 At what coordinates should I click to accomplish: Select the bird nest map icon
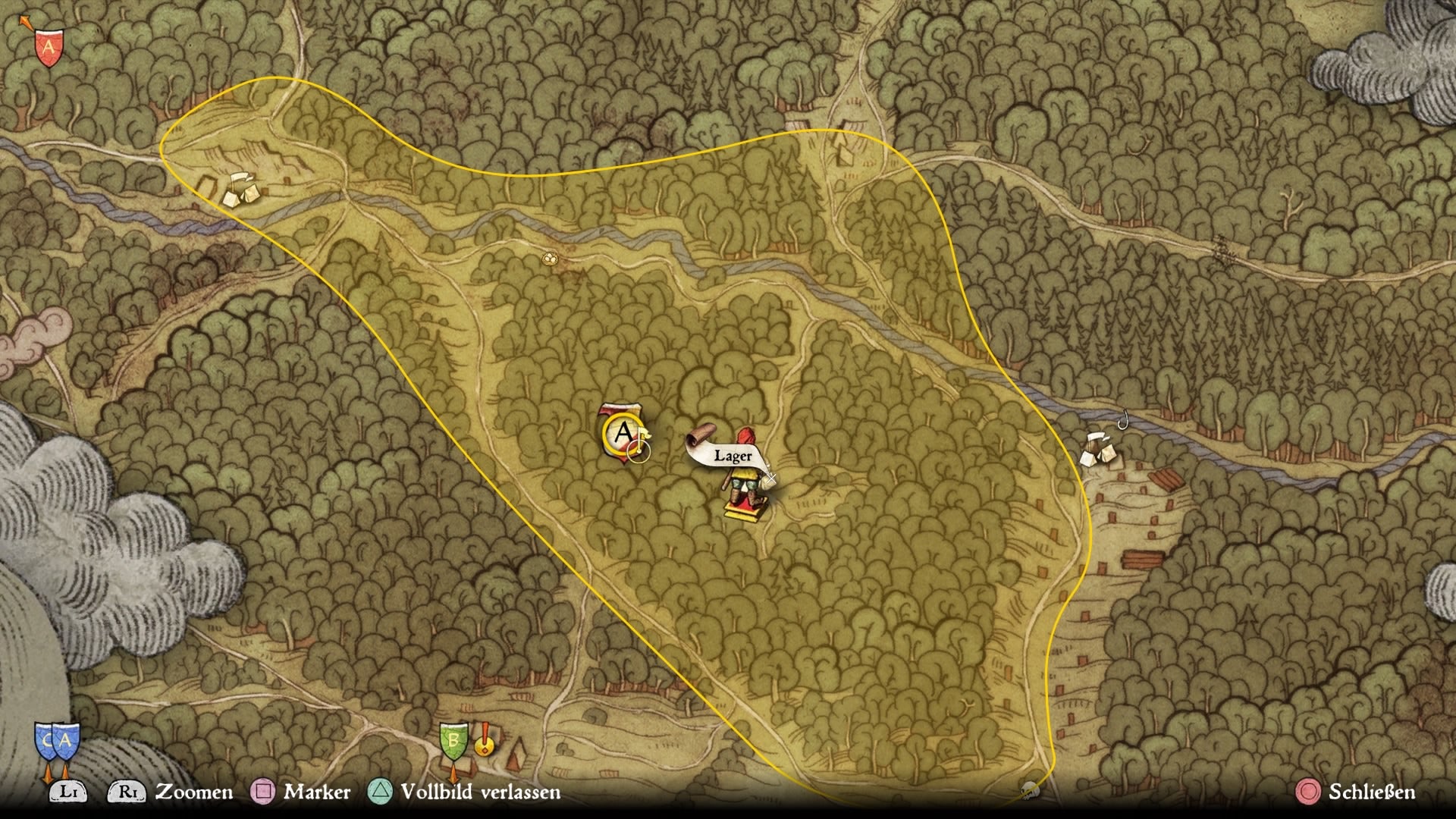coord(548,259)
